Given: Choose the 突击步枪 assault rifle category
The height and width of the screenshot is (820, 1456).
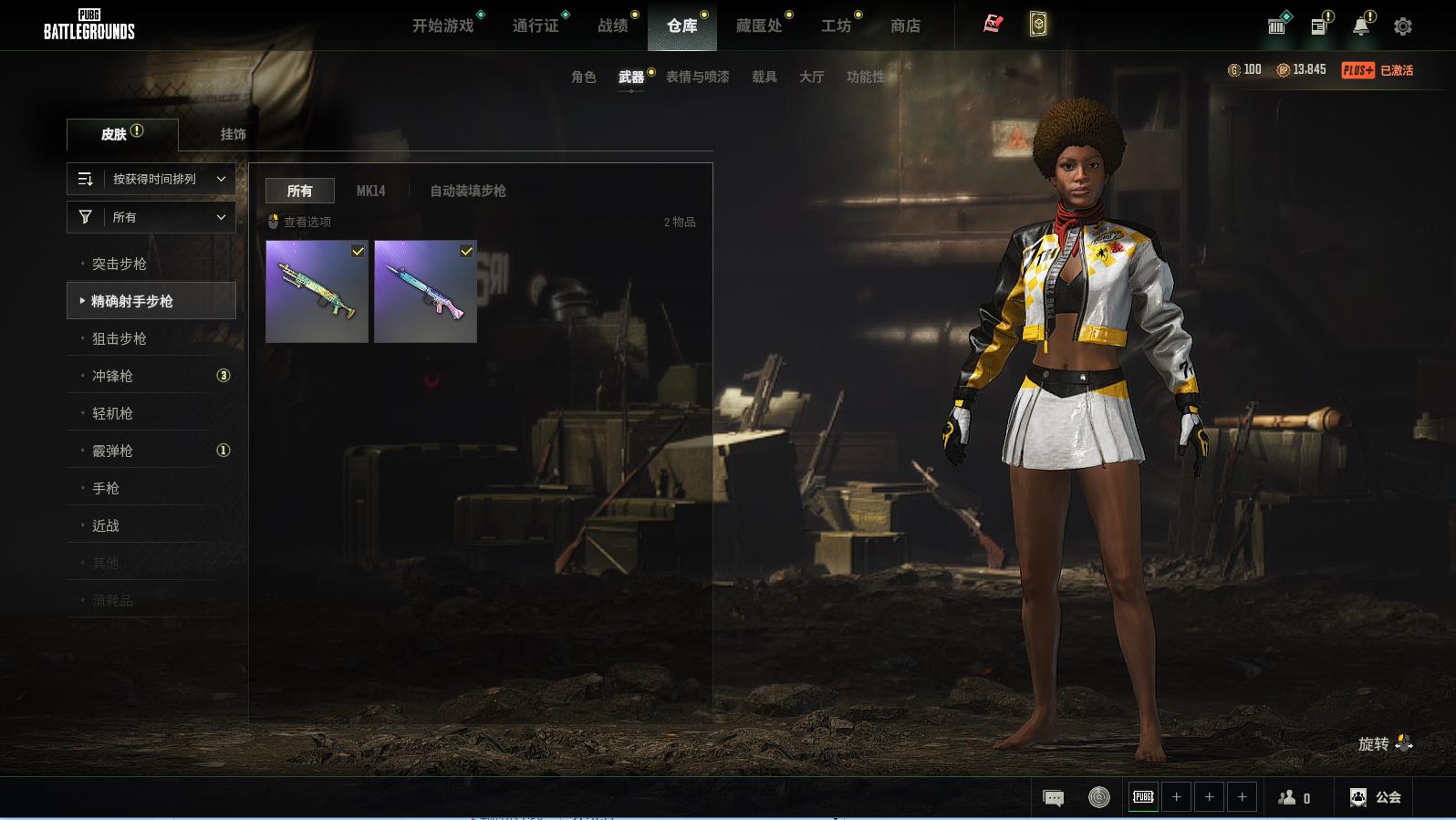Looking at the screenshot, I should tap(120, 264).
